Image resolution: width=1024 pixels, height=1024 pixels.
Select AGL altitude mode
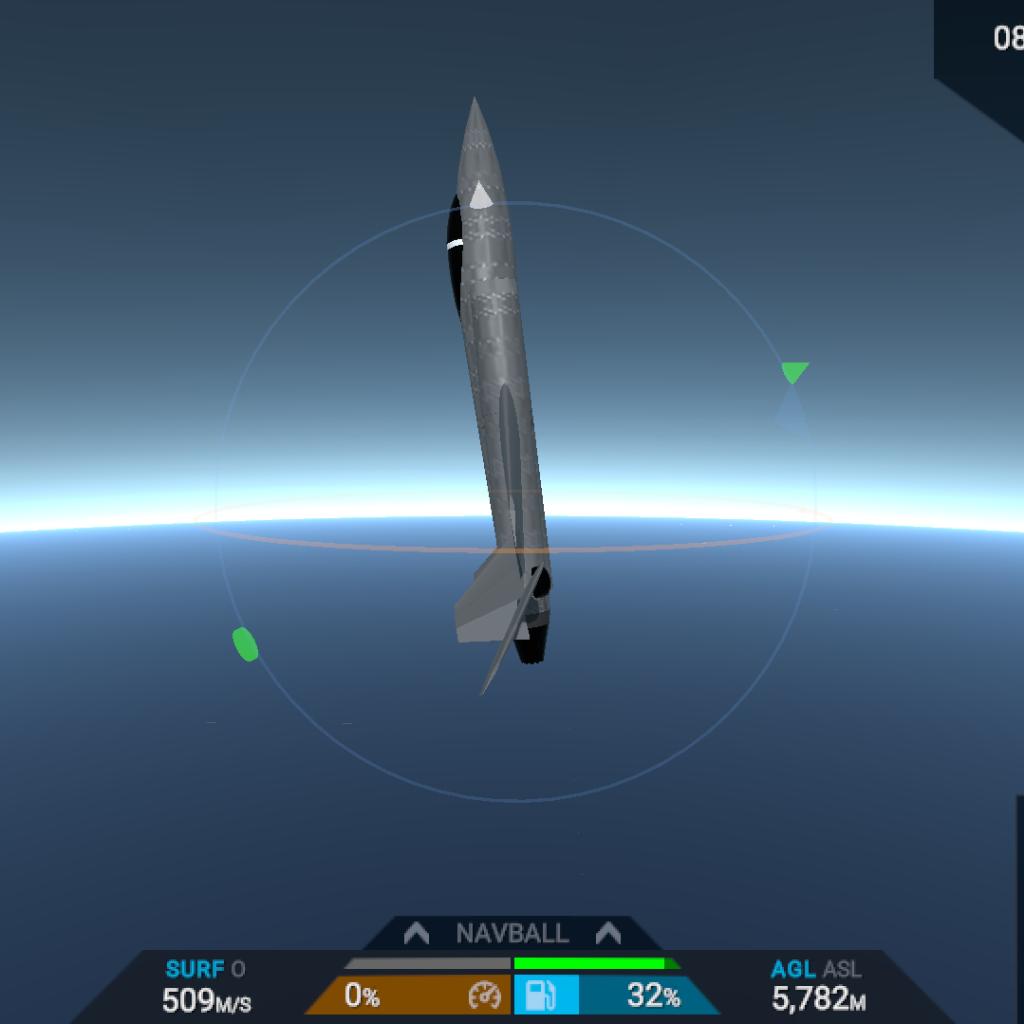tap(793, 969)
